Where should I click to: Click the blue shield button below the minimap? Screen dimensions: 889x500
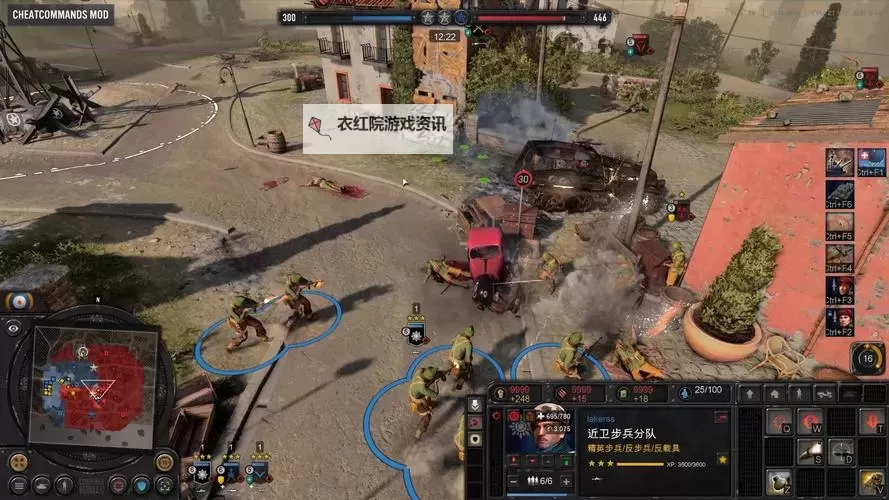pos(141,485)
